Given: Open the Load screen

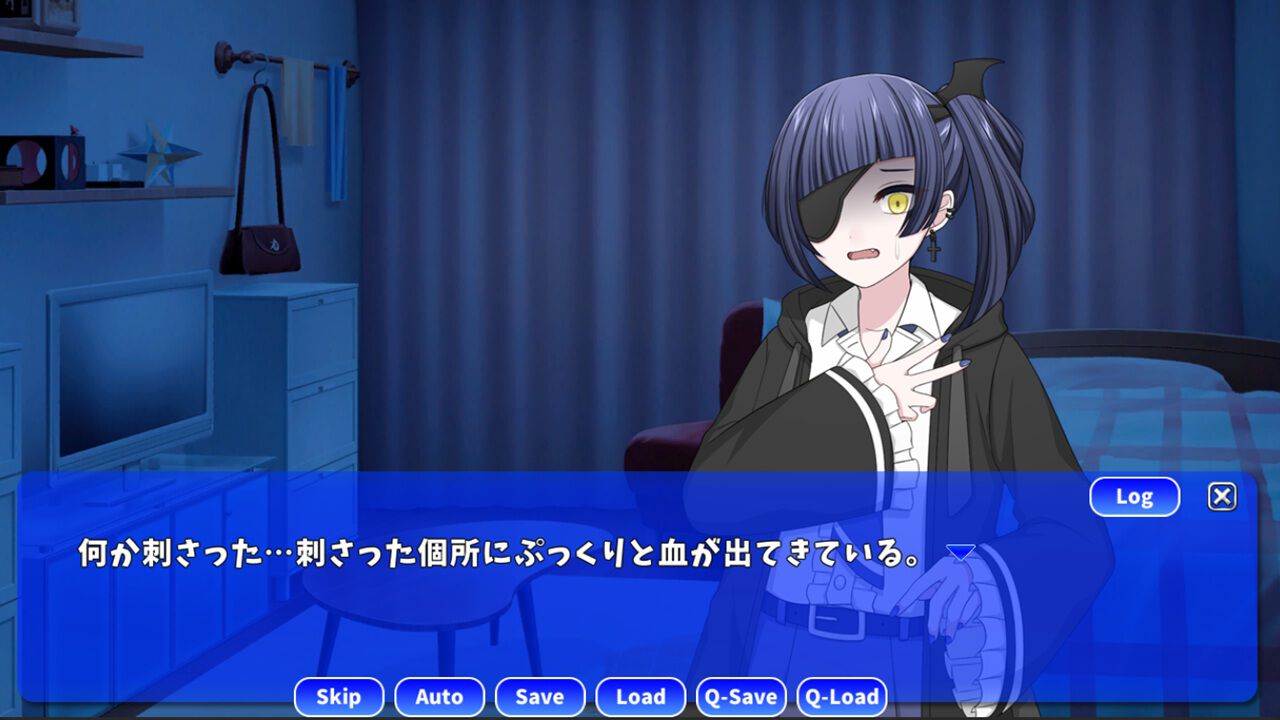Looking at the screenshot, I should 641,697.
